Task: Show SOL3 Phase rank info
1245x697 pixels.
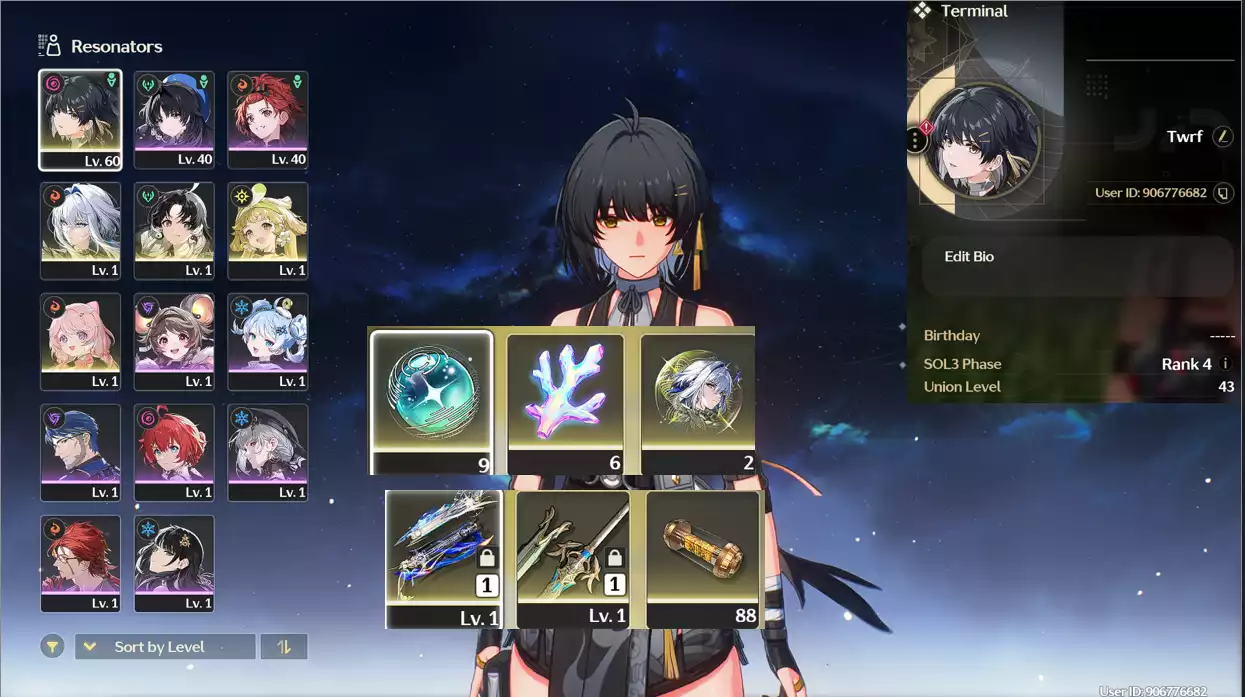Action: pos(1226,364)
